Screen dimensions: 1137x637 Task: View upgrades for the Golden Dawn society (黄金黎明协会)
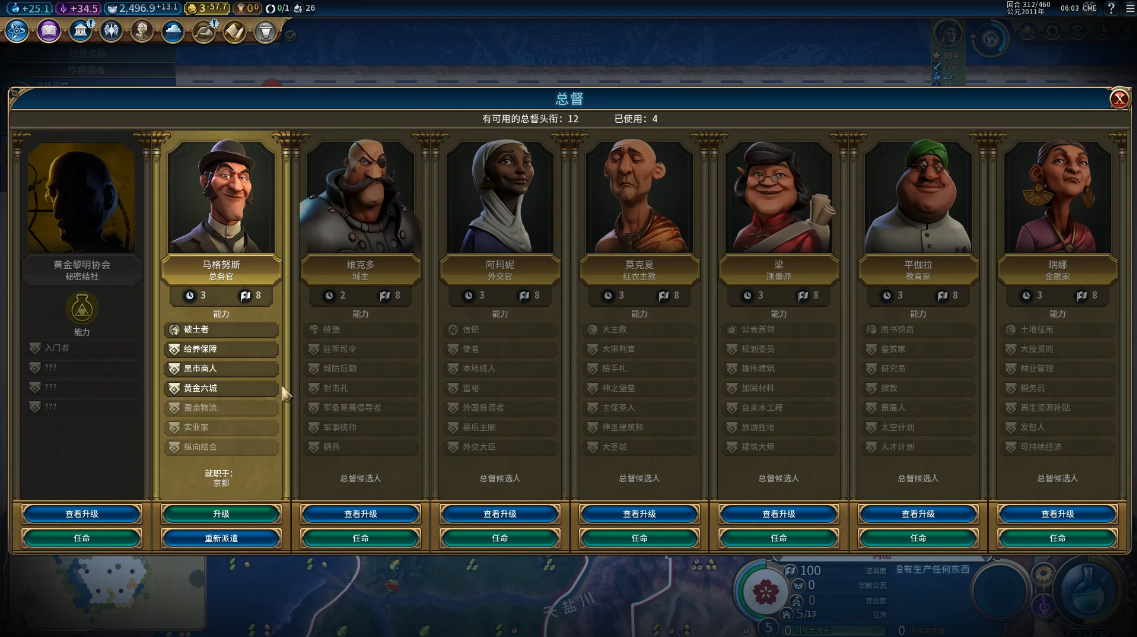[82, 514]
